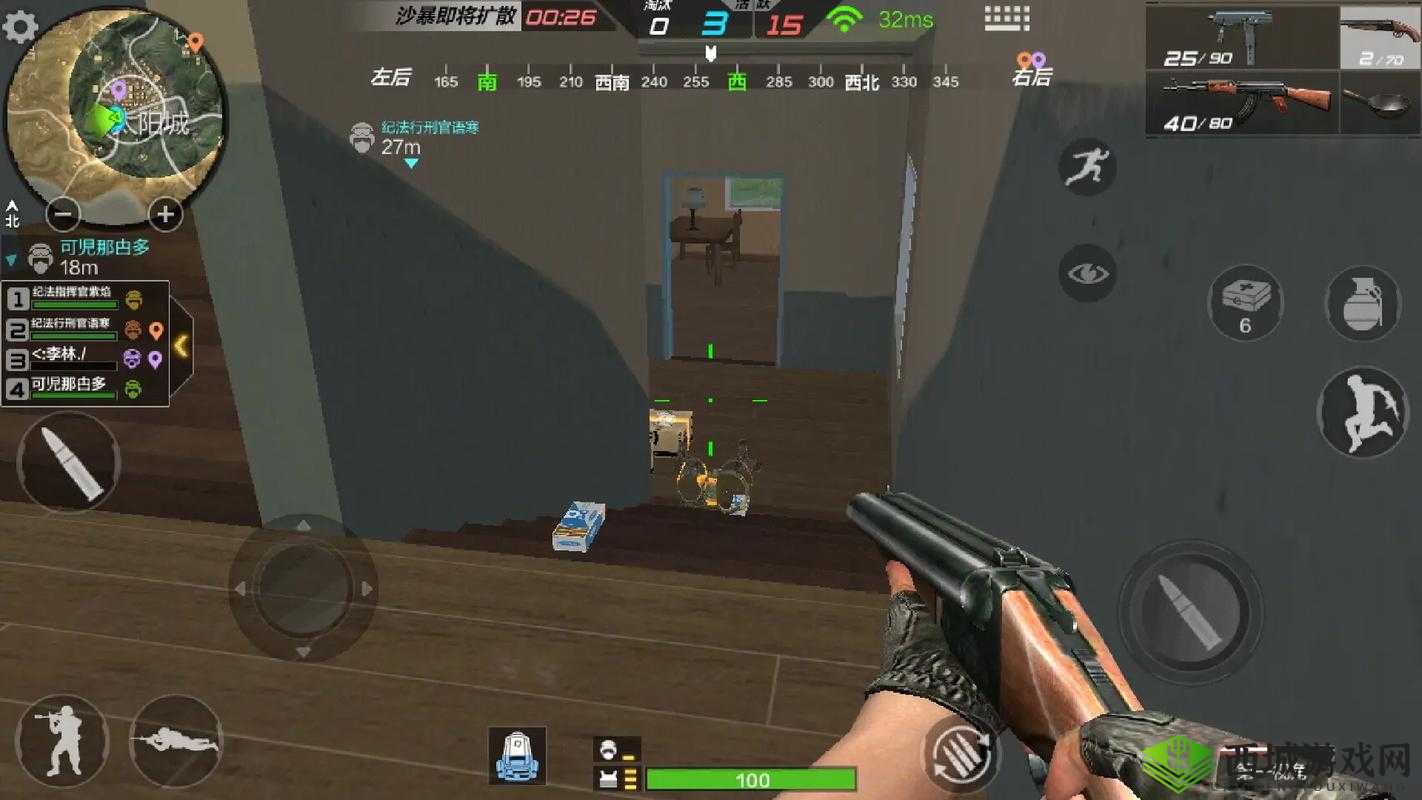Tap the grenade icon
The image size is (1422, 800).
(x=1362, y=300)
